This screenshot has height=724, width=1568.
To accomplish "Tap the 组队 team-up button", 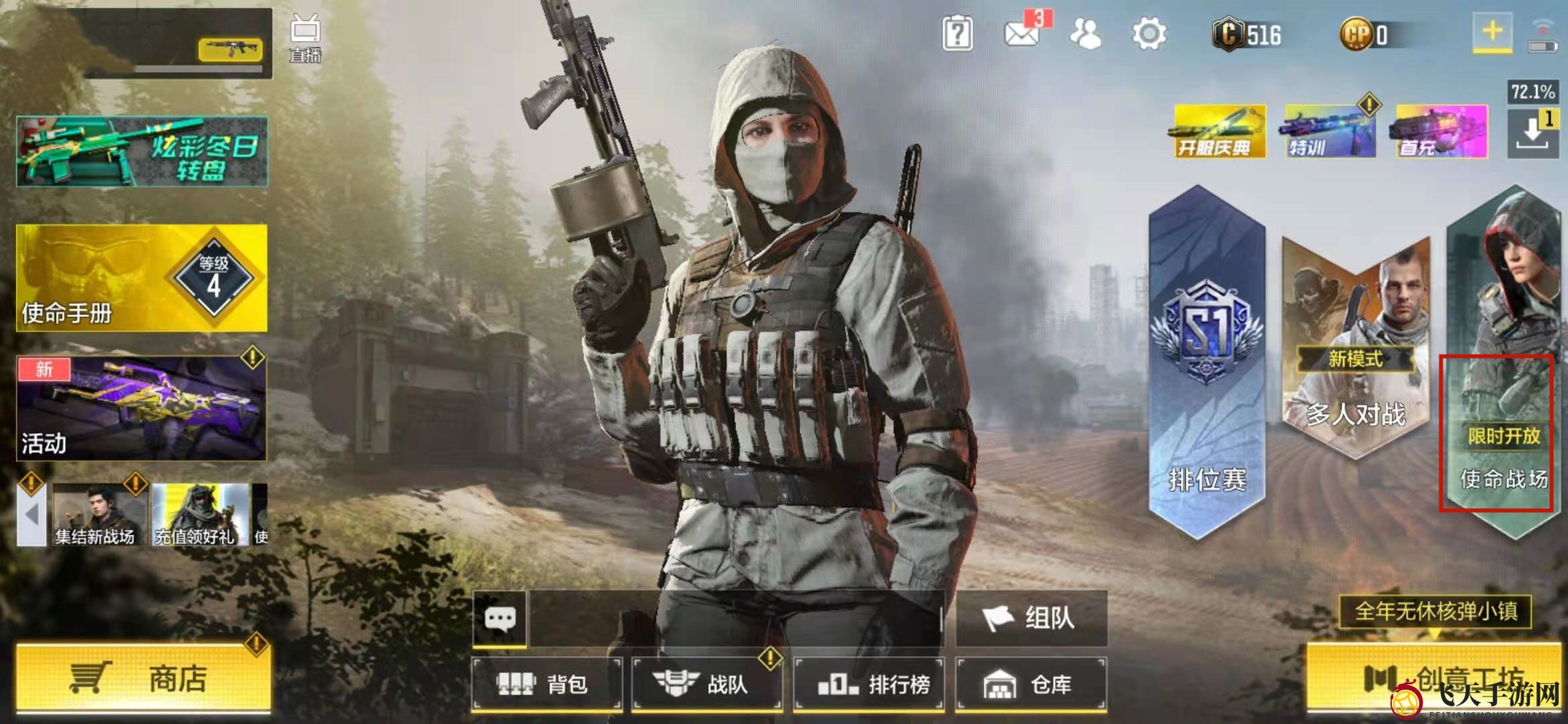I will click(x=1031, y=618).
